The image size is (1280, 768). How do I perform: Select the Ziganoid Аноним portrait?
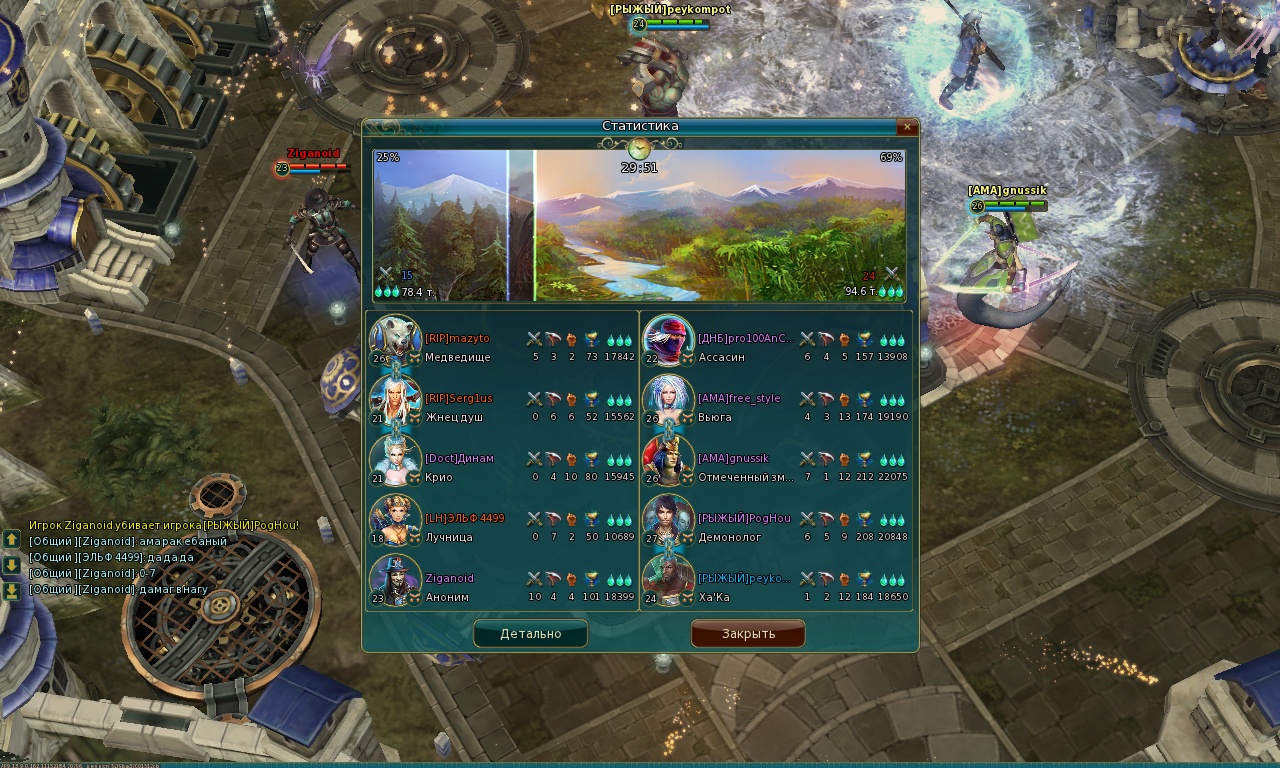[x=395, y=579]
